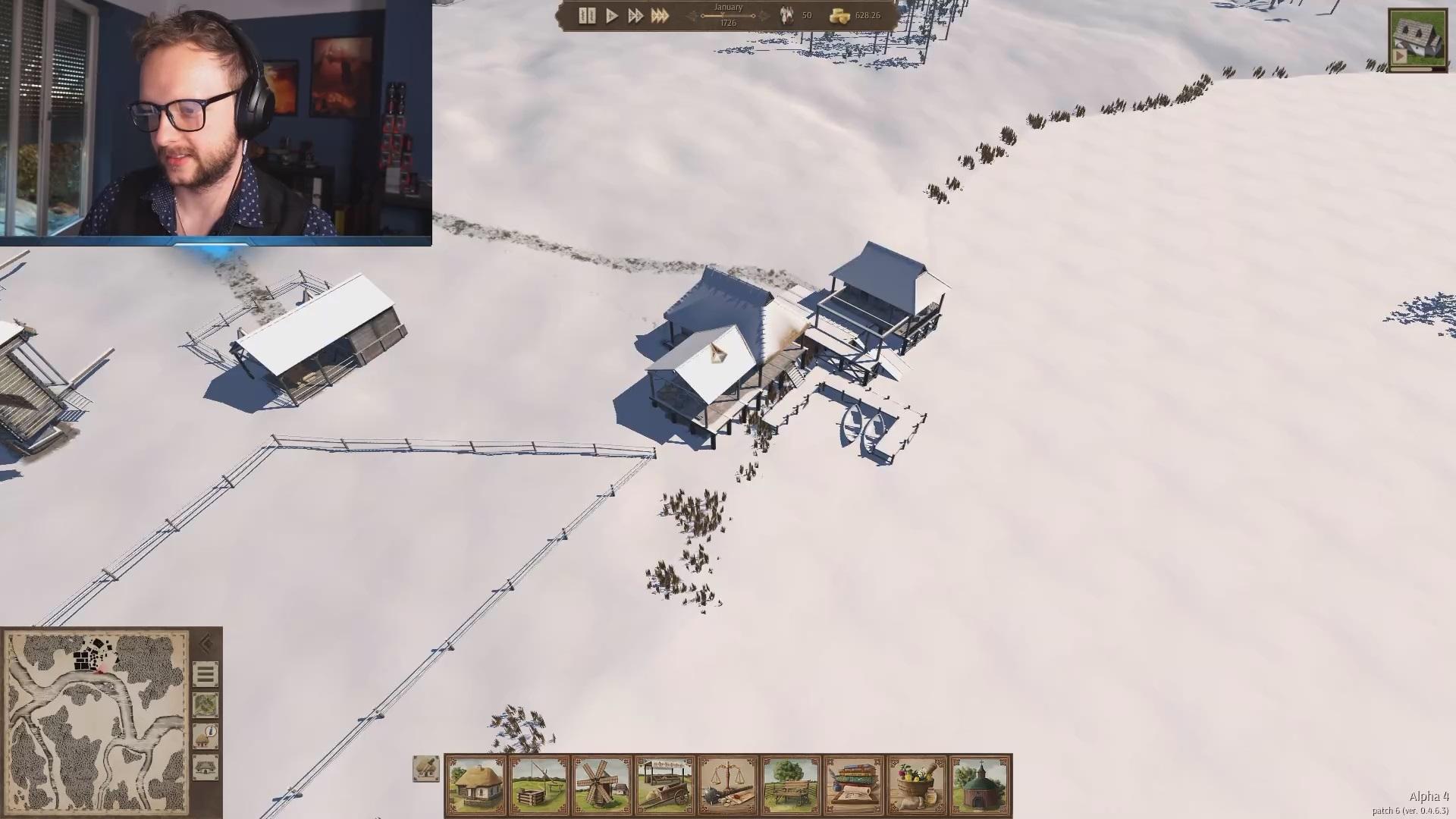Select the hammer and house tool
Viewport: 1456px width, 819px height.
click(426, 768)
